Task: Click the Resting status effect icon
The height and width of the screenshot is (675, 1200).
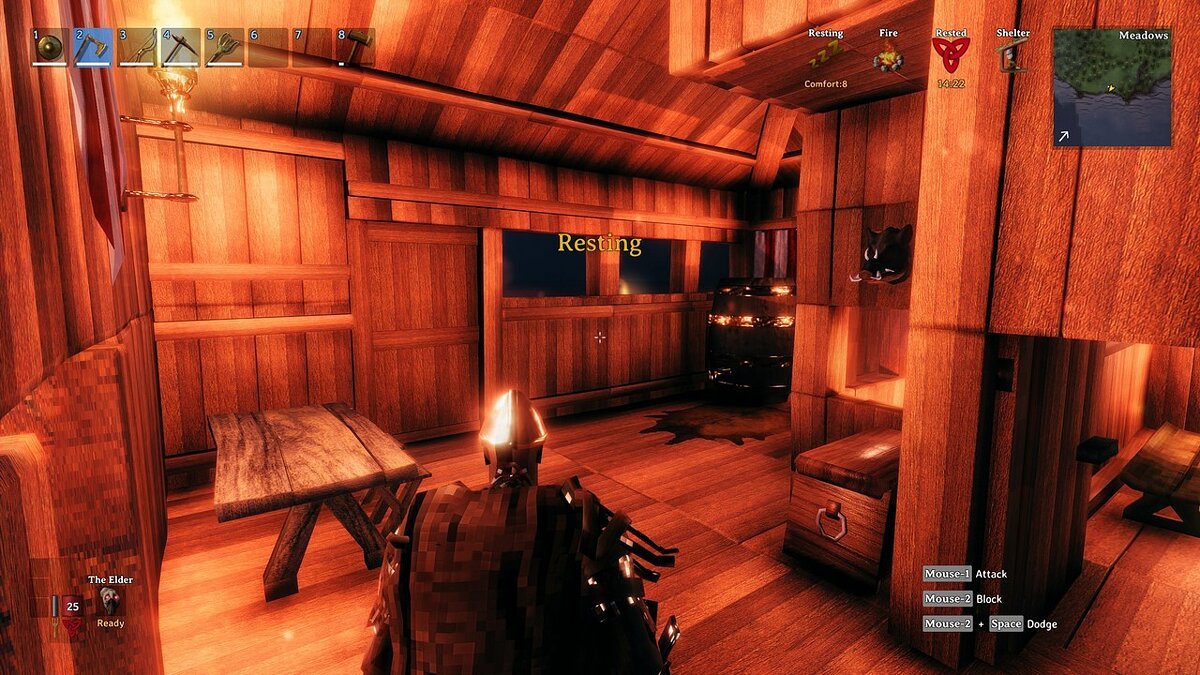Action: (825, 59)
